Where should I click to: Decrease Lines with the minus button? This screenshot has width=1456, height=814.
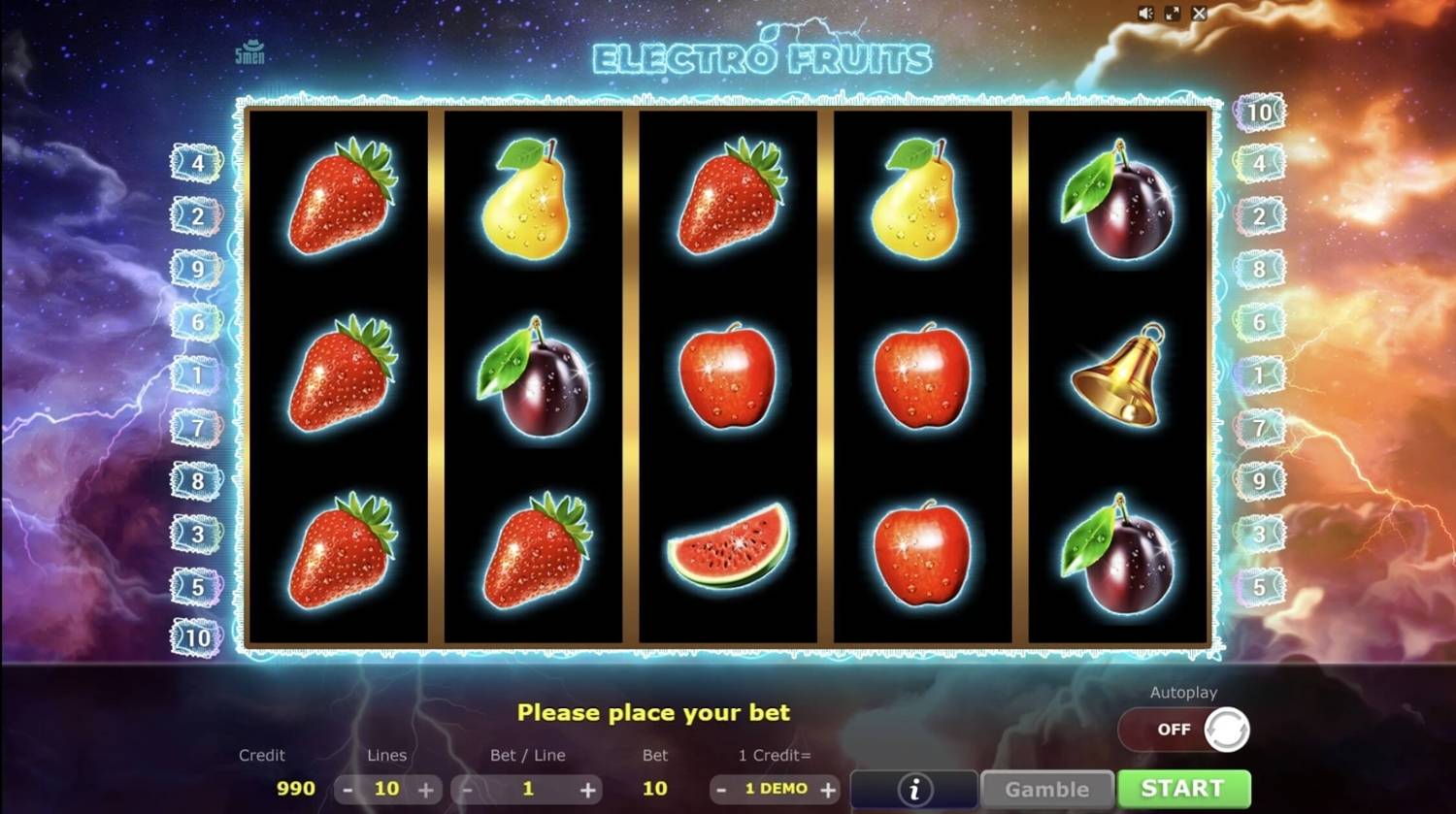point(347,789)
